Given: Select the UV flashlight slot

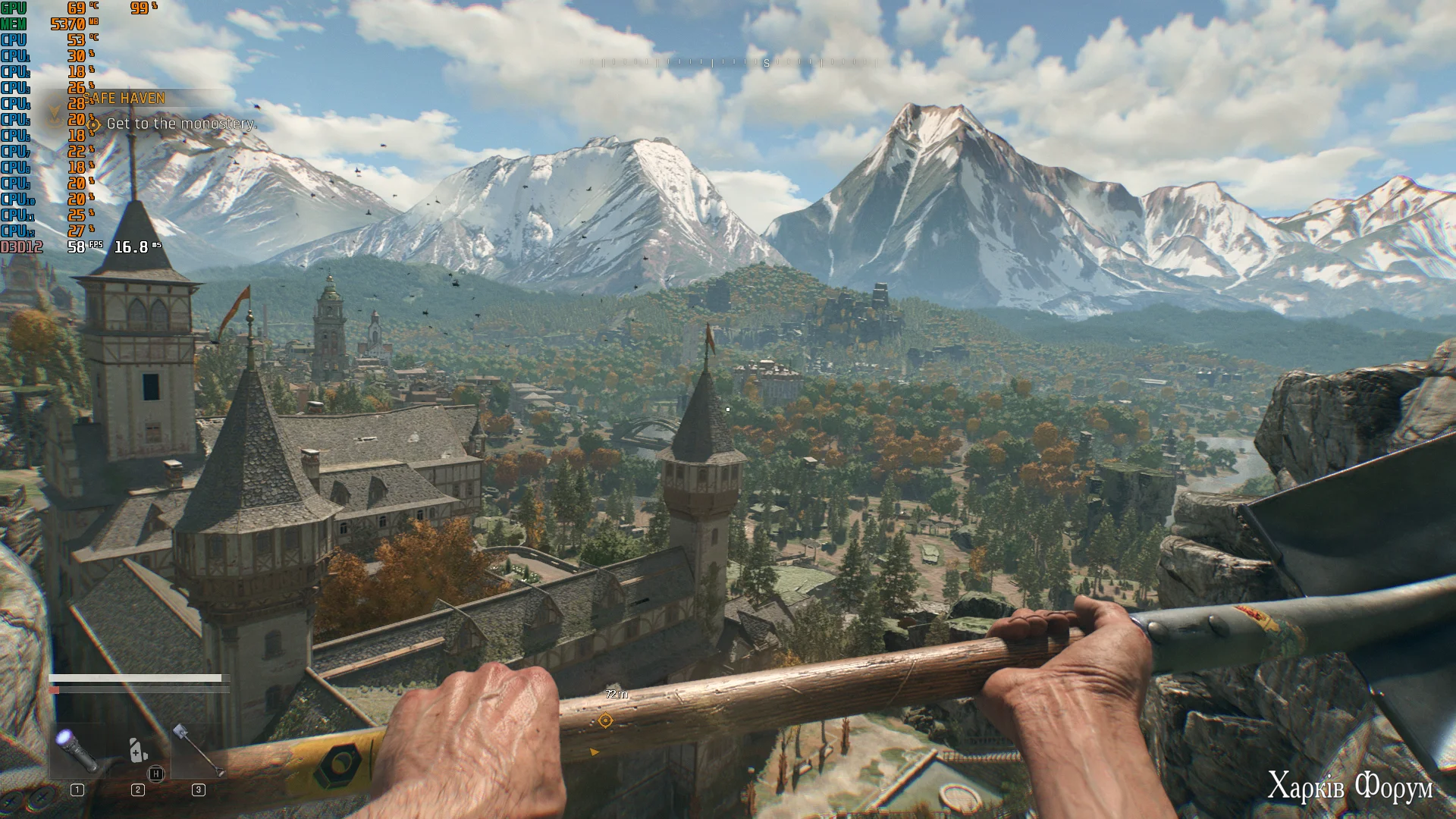Looking at the screenshot, I should (x=77, y=749).
